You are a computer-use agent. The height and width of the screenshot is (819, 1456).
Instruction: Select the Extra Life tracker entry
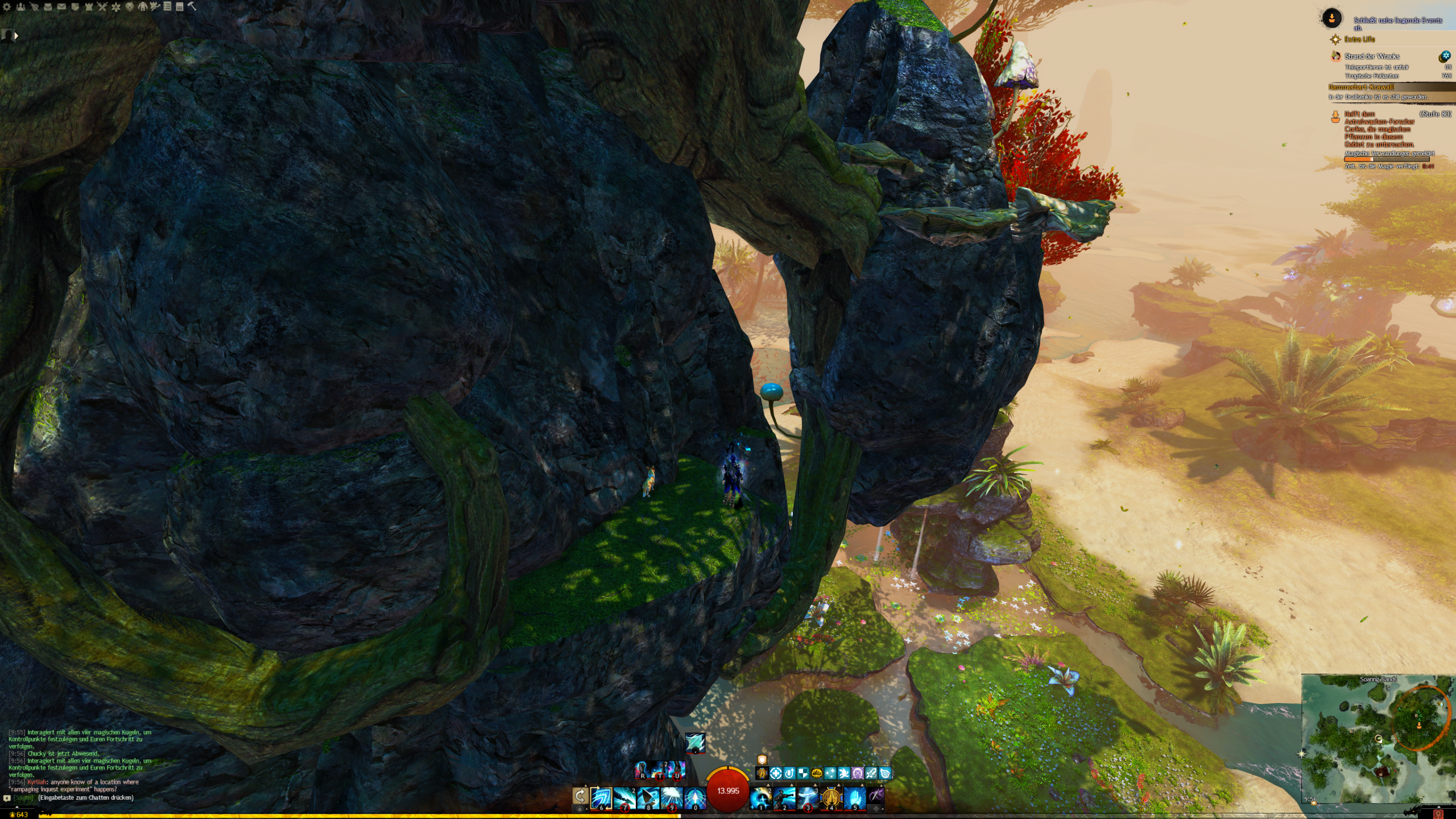tap(1359, 39)
